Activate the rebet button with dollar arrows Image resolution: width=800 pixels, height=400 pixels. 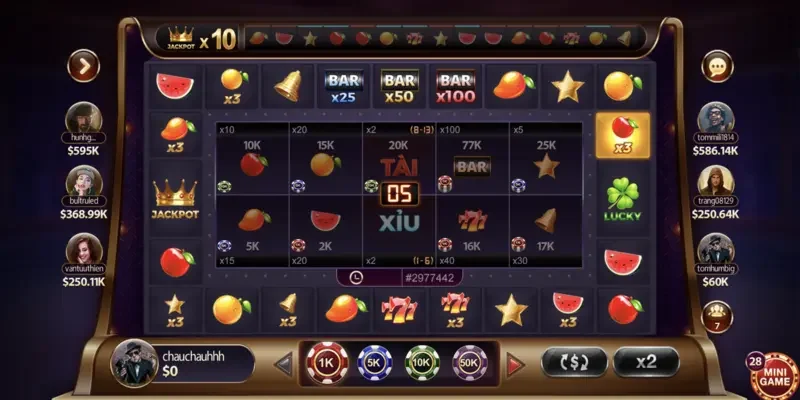573,361
